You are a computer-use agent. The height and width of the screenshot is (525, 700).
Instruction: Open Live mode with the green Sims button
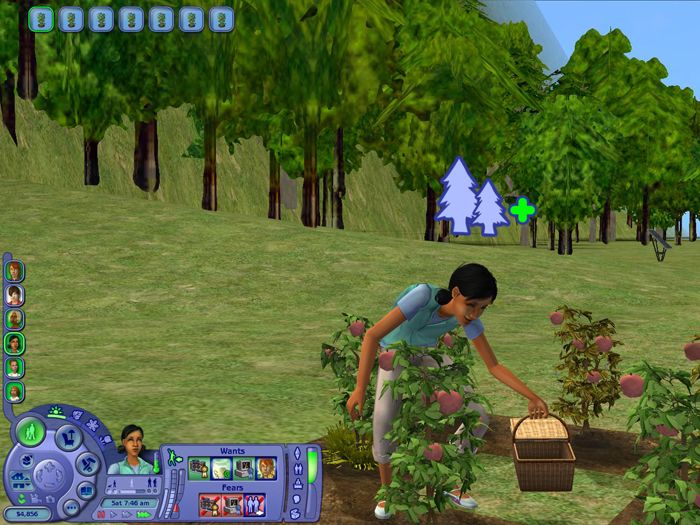[29, 433]
